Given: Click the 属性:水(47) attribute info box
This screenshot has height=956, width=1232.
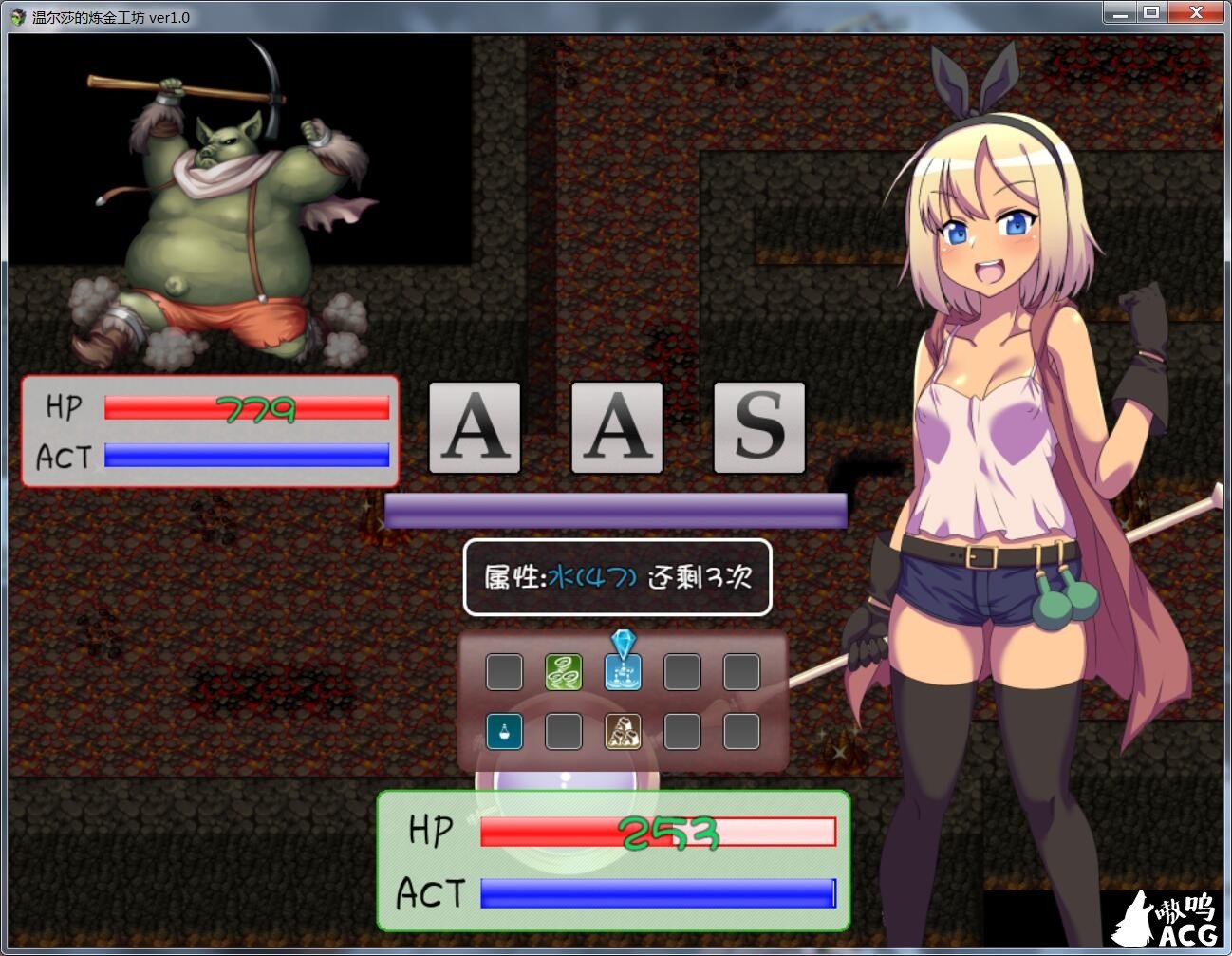Looking at the screenshot, I should click(x=615, y=578).
